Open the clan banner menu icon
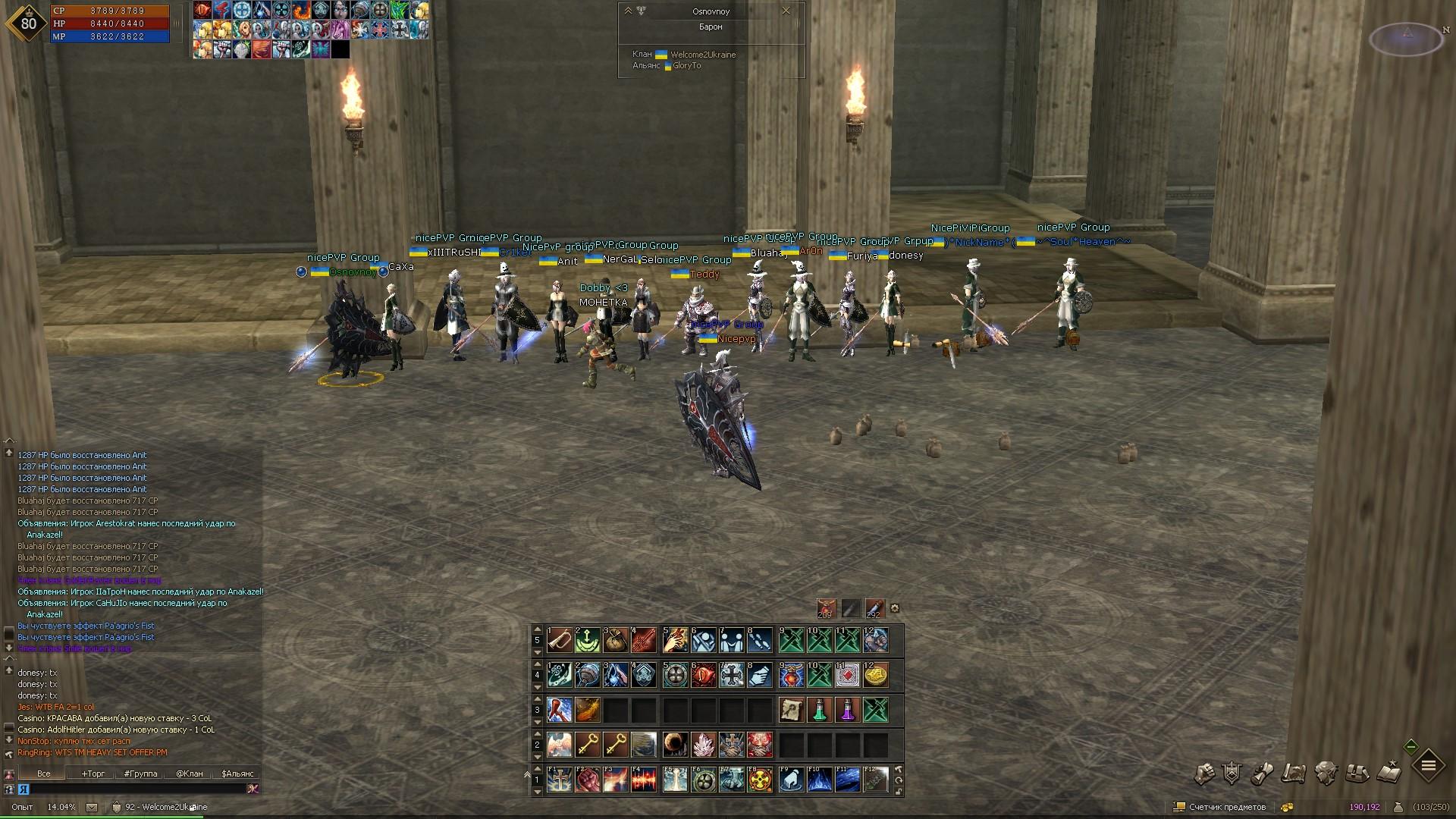 click(1232, 773)
